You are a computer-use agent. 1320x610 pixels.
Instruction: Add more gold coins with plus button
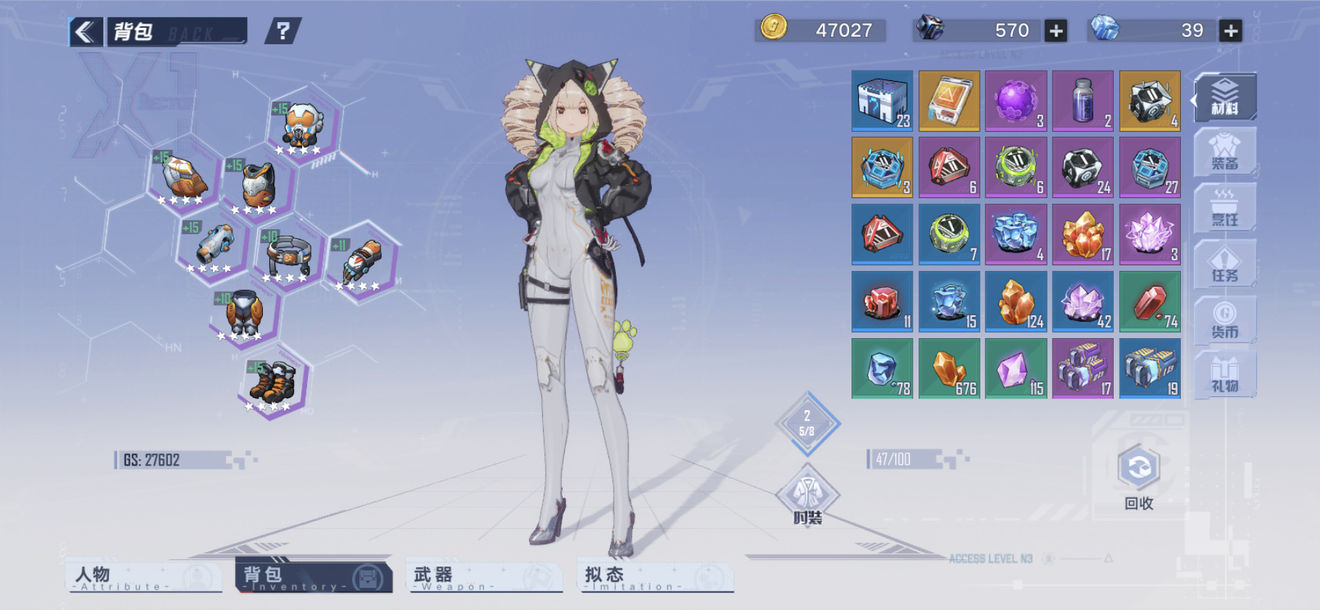(1055, 31)
